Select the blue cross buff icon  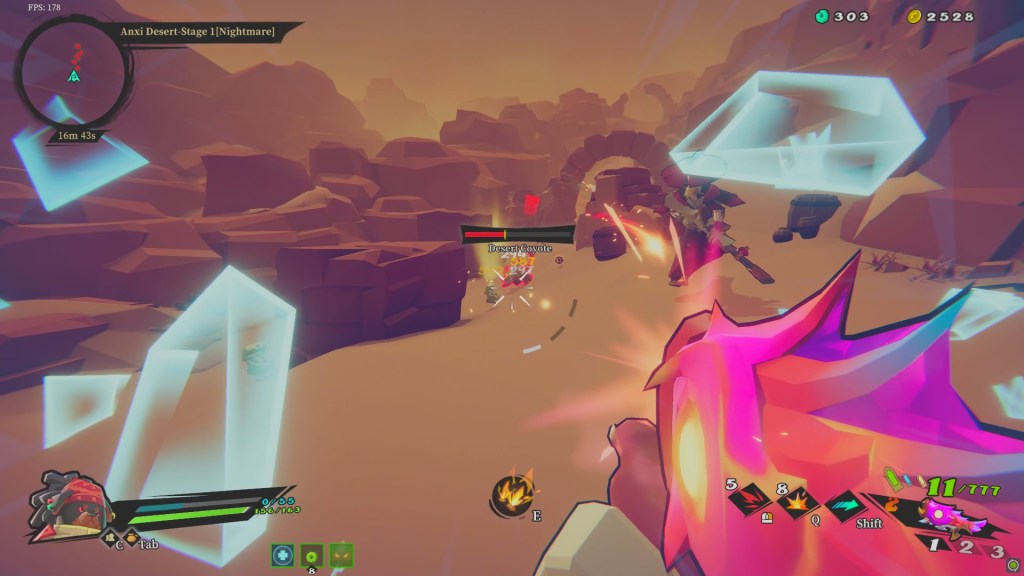[x=283, y=555]
